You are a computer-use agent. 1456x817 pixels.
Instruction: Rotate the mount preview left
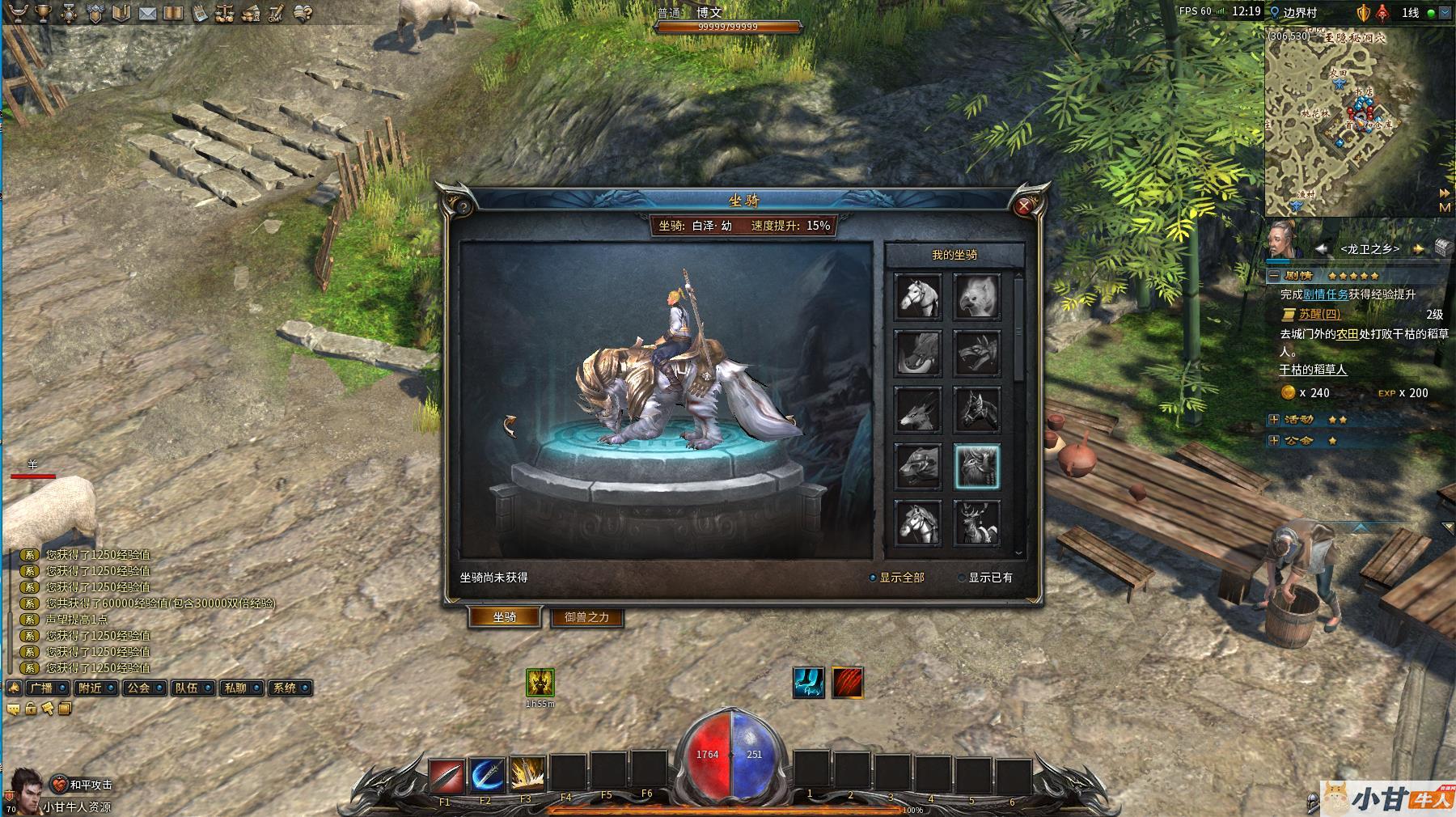510,425
